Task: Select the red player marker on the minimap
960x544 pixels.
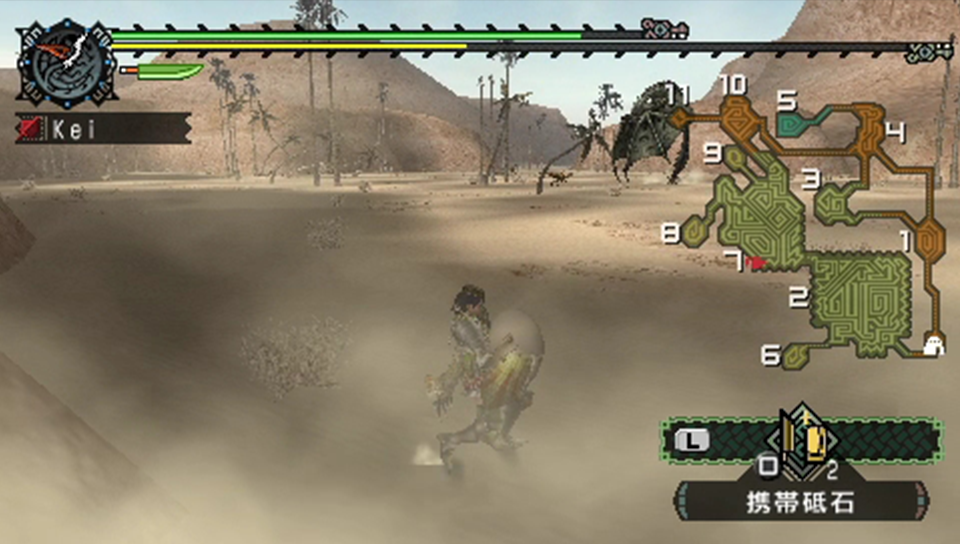Action: point(755,262)
